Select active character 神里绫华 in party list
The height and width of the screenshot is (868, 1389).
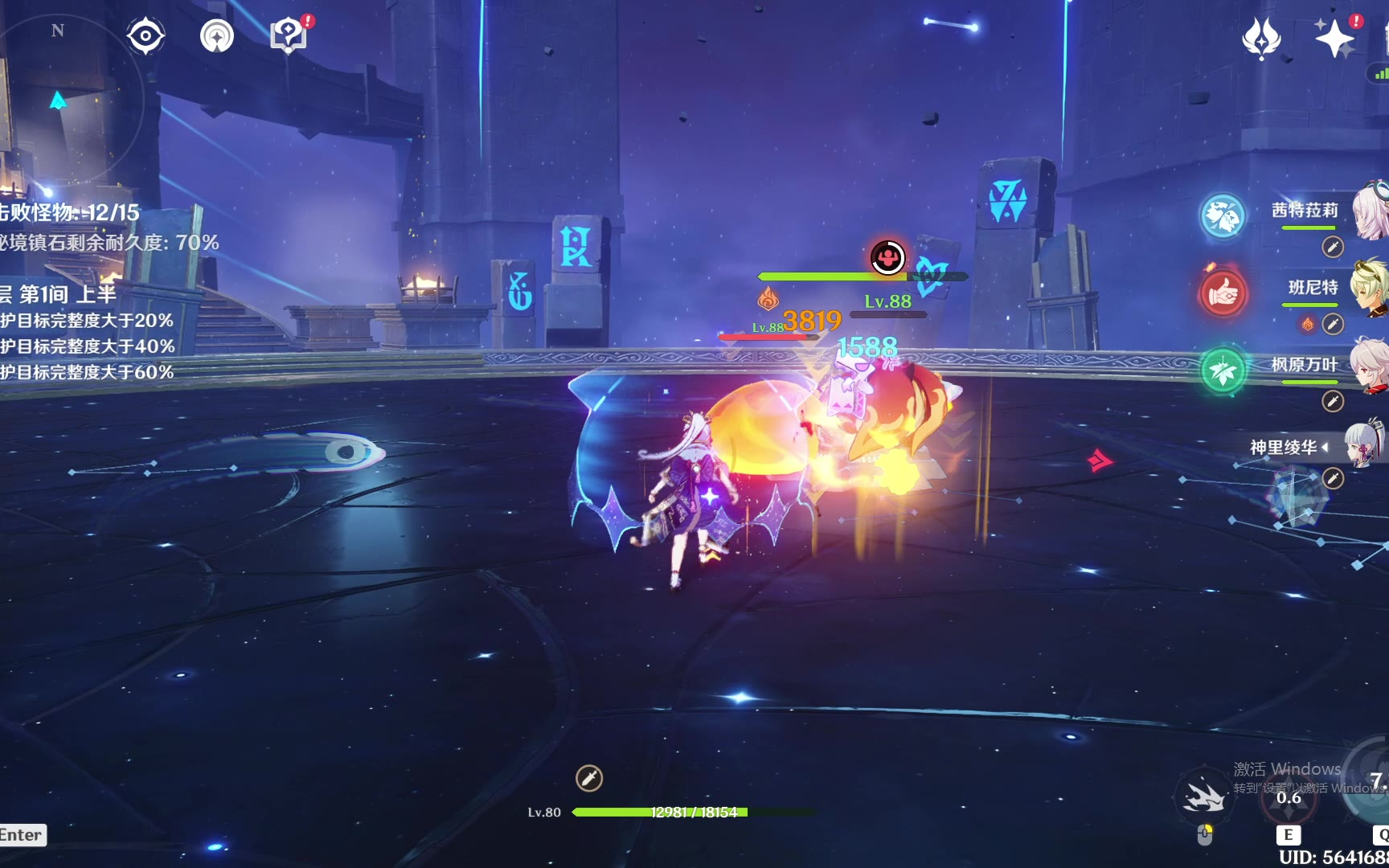[x=1284, y=448]
